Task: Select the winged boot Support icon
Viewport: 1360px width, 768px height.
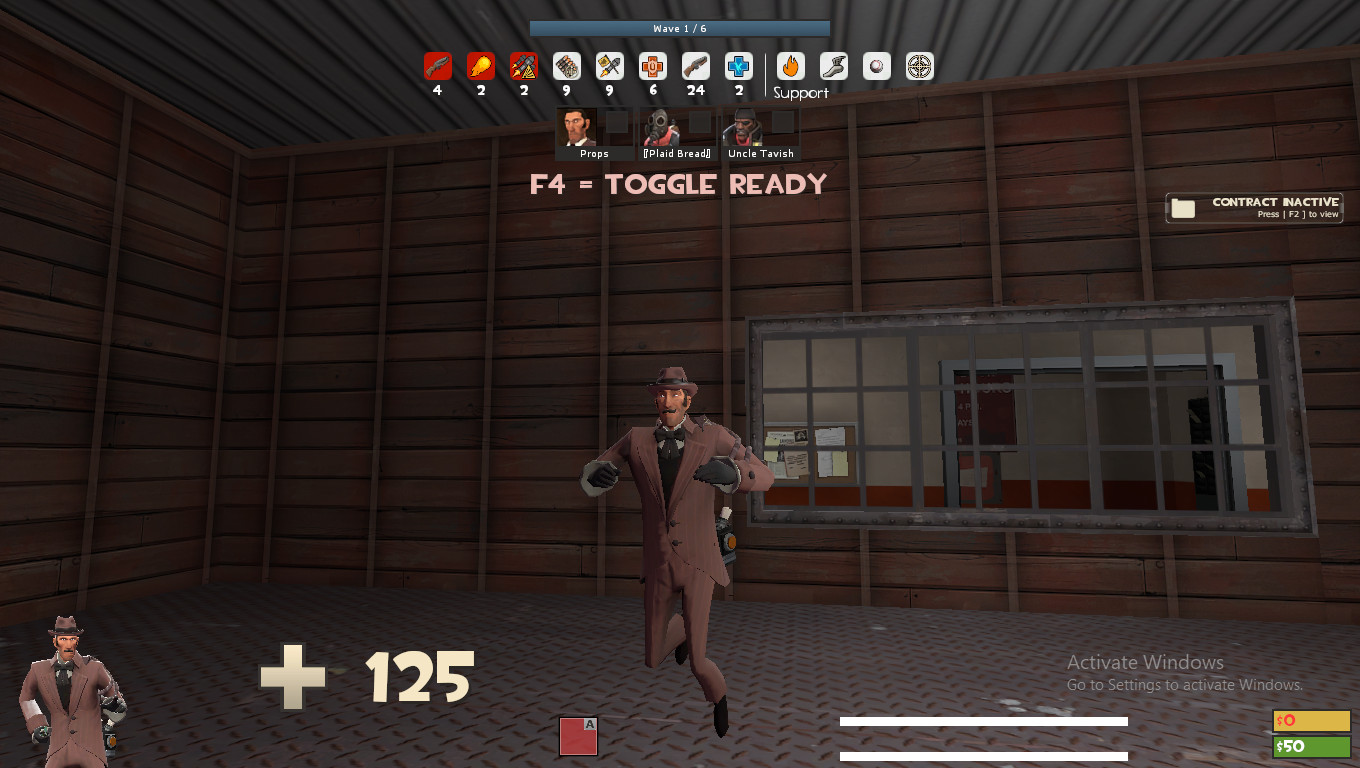Action: [x=832, y=65]
